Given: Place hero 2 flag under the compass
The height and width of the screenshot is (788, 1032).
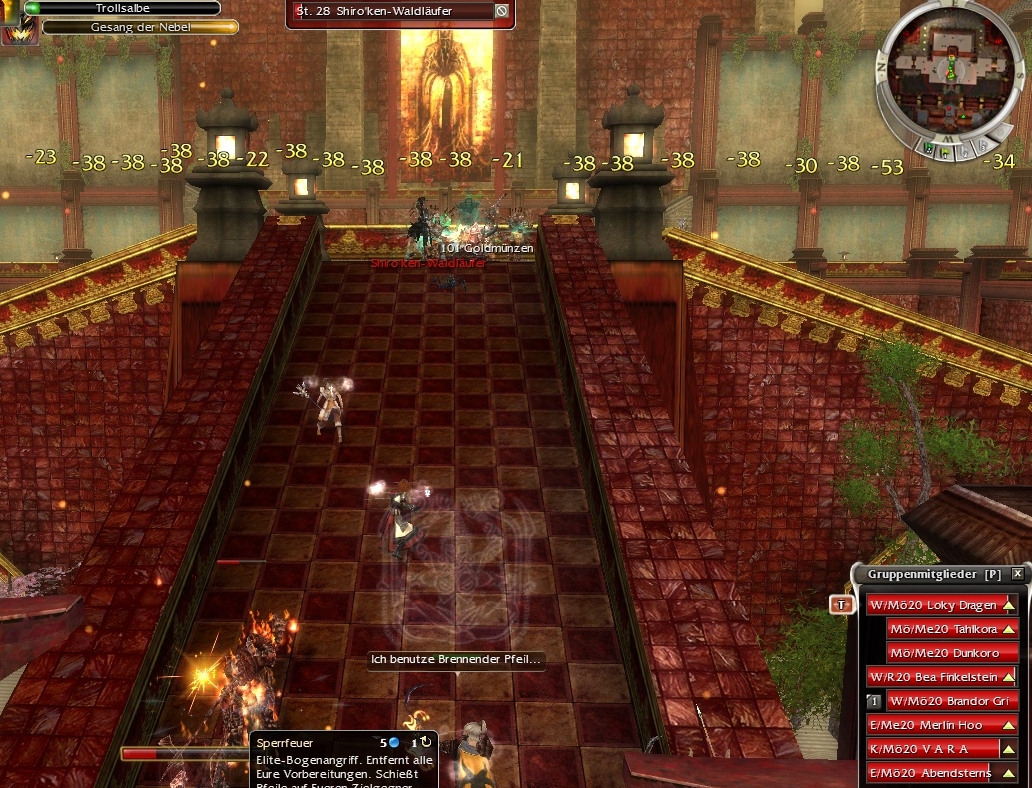Looking at the screenshot, I should (x=966, y=152).
